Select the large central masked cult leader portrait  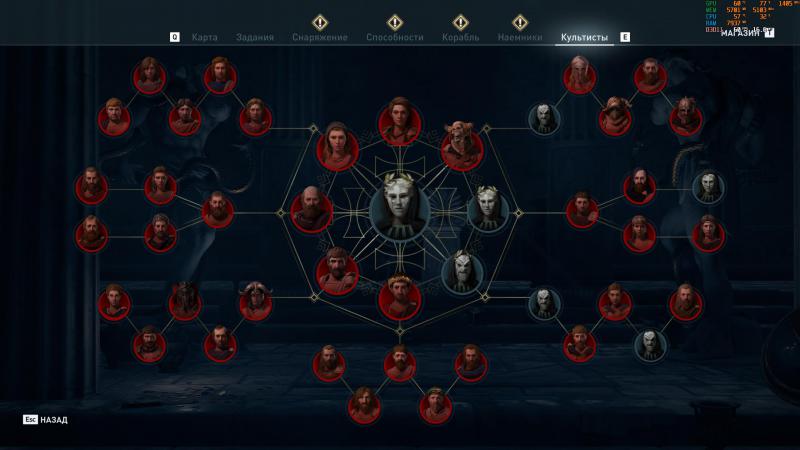click(x=399, y=208)
